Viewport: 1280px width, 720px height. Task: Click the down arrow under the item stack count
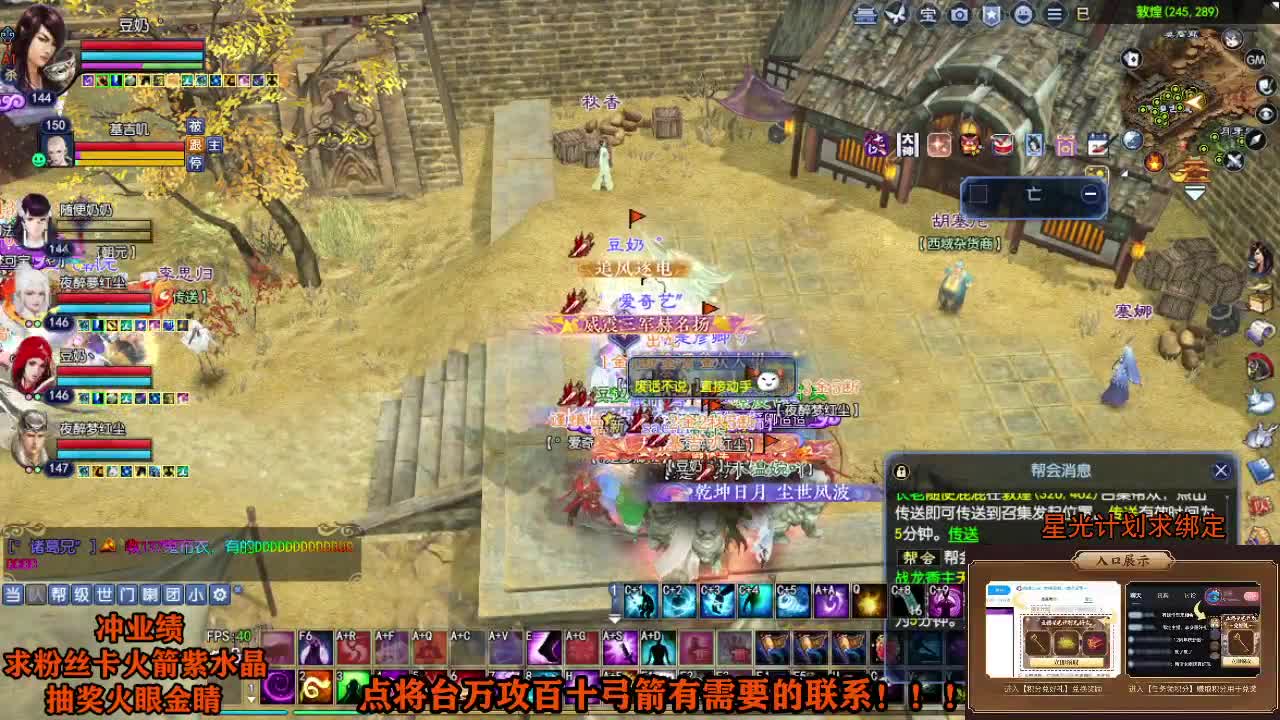[615, 618]
